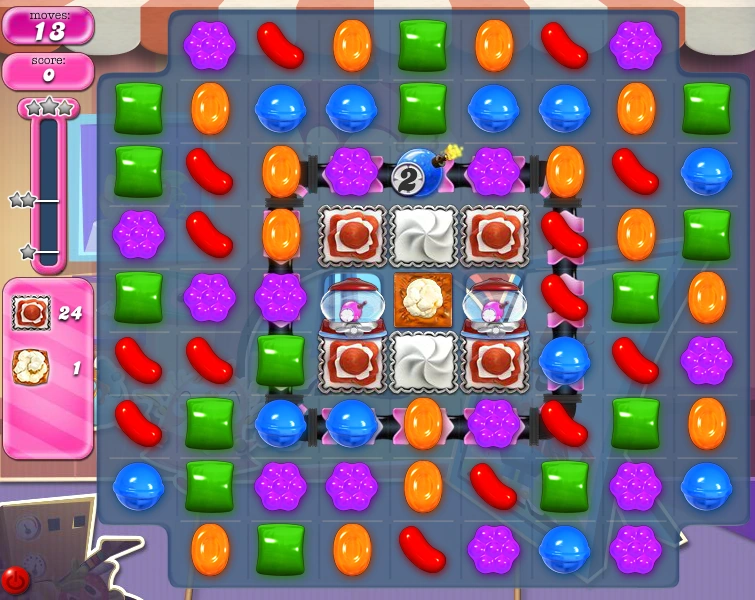The width and height of the screenshot is (755, 600).
Task: Select the blue time bomb candy showing 2
Action: 421,173
